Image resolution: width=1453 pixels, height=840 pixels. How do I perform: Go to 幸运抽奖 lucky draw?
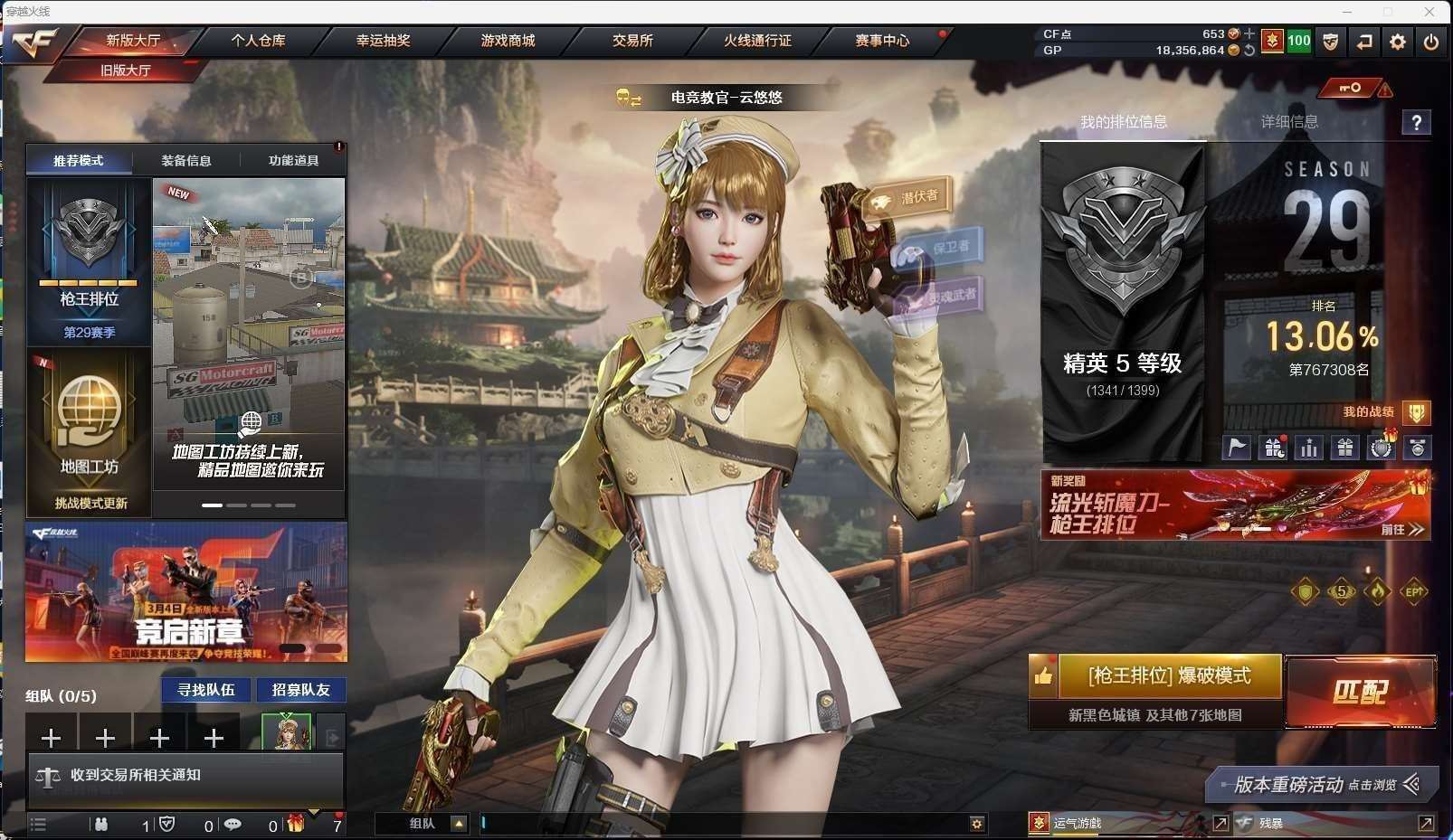pos(383,41)
